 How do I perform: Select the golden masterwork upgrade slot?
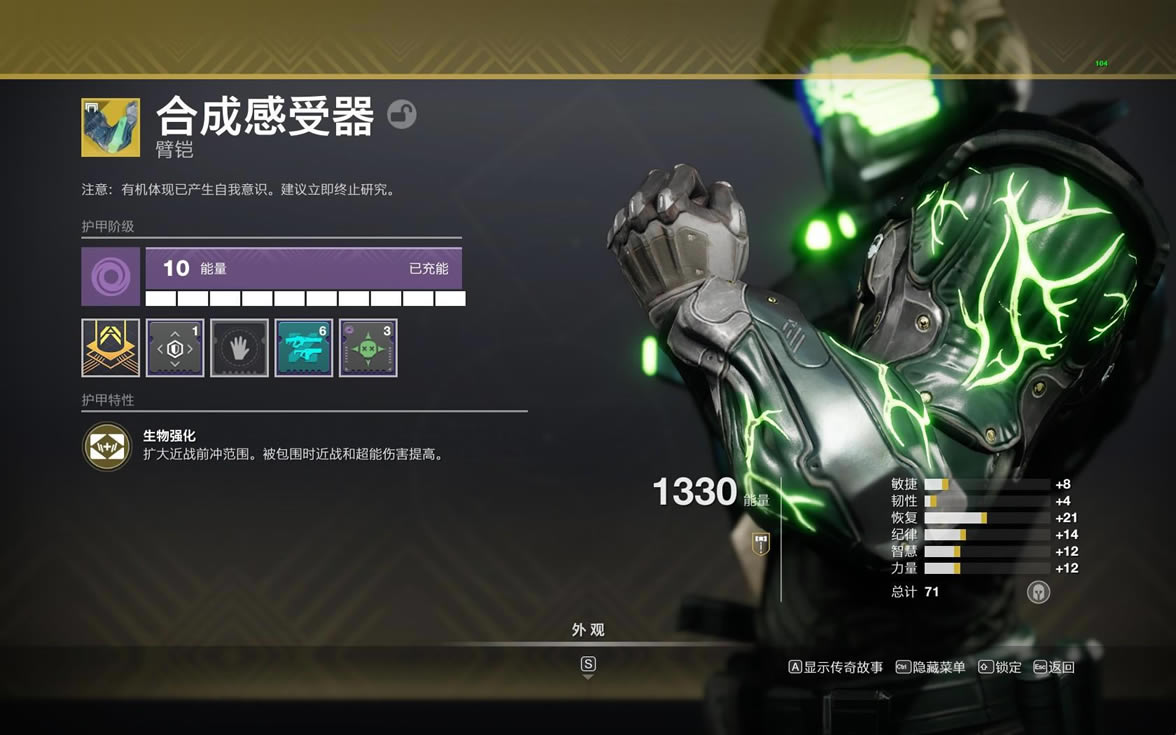(x=110, y=348)
